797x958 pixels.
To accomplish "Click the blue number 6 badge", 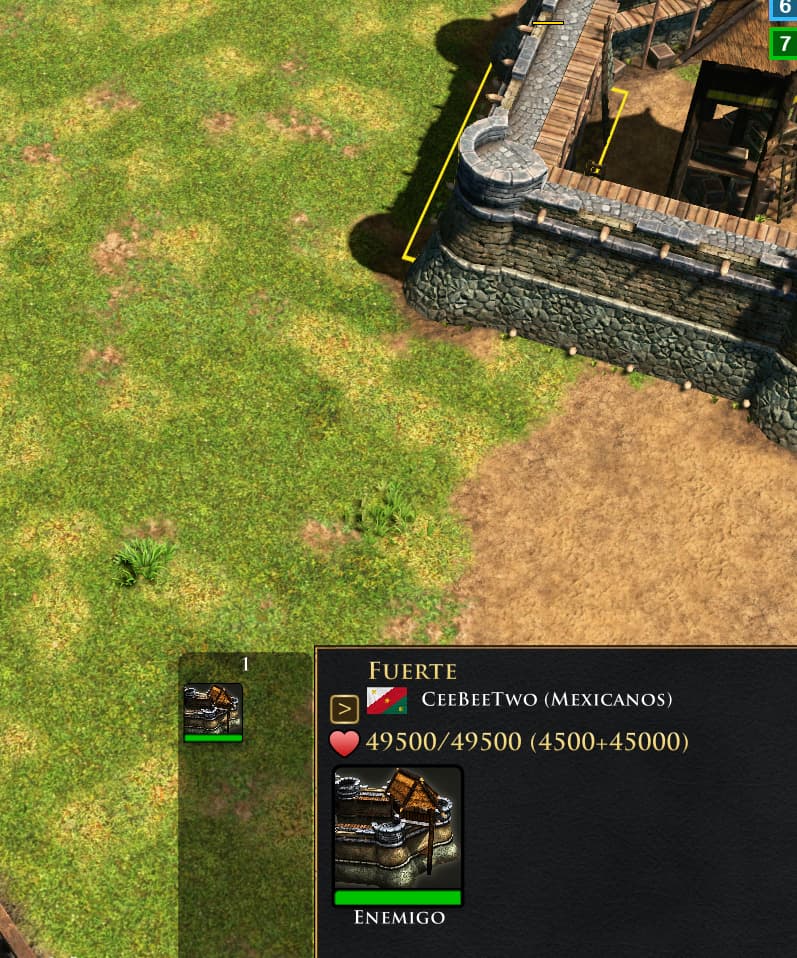I will click(784, 8).
